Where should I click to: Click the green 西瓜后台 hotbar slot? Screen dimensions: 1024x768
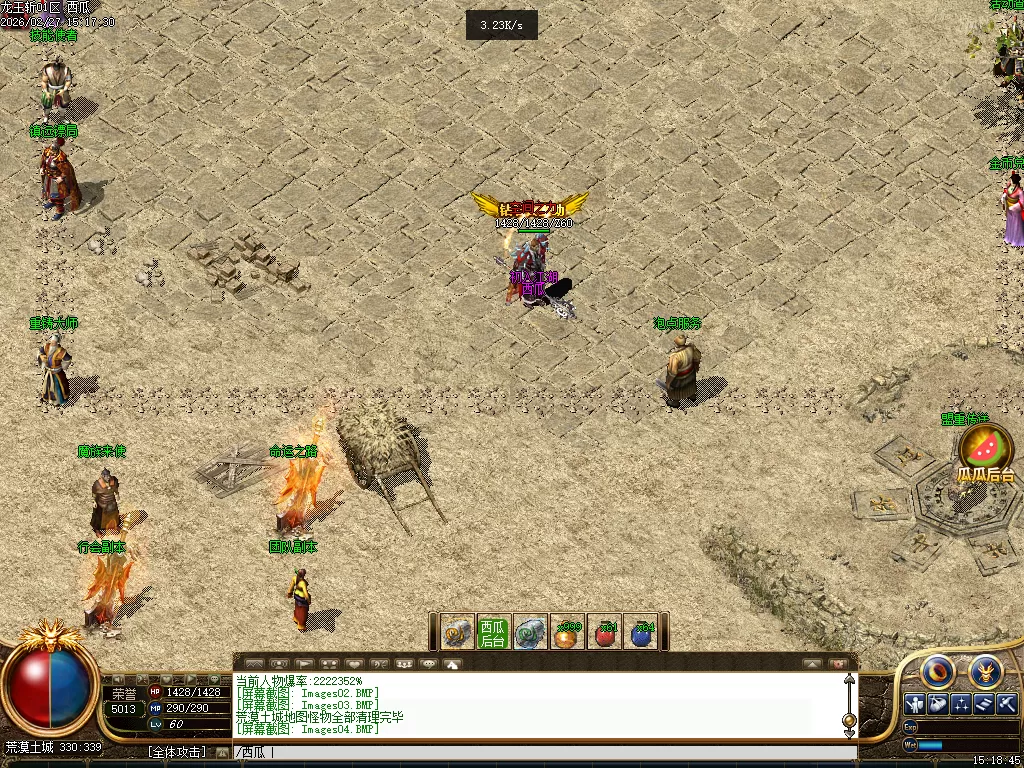pyautogui.click(x=493, y=632)
